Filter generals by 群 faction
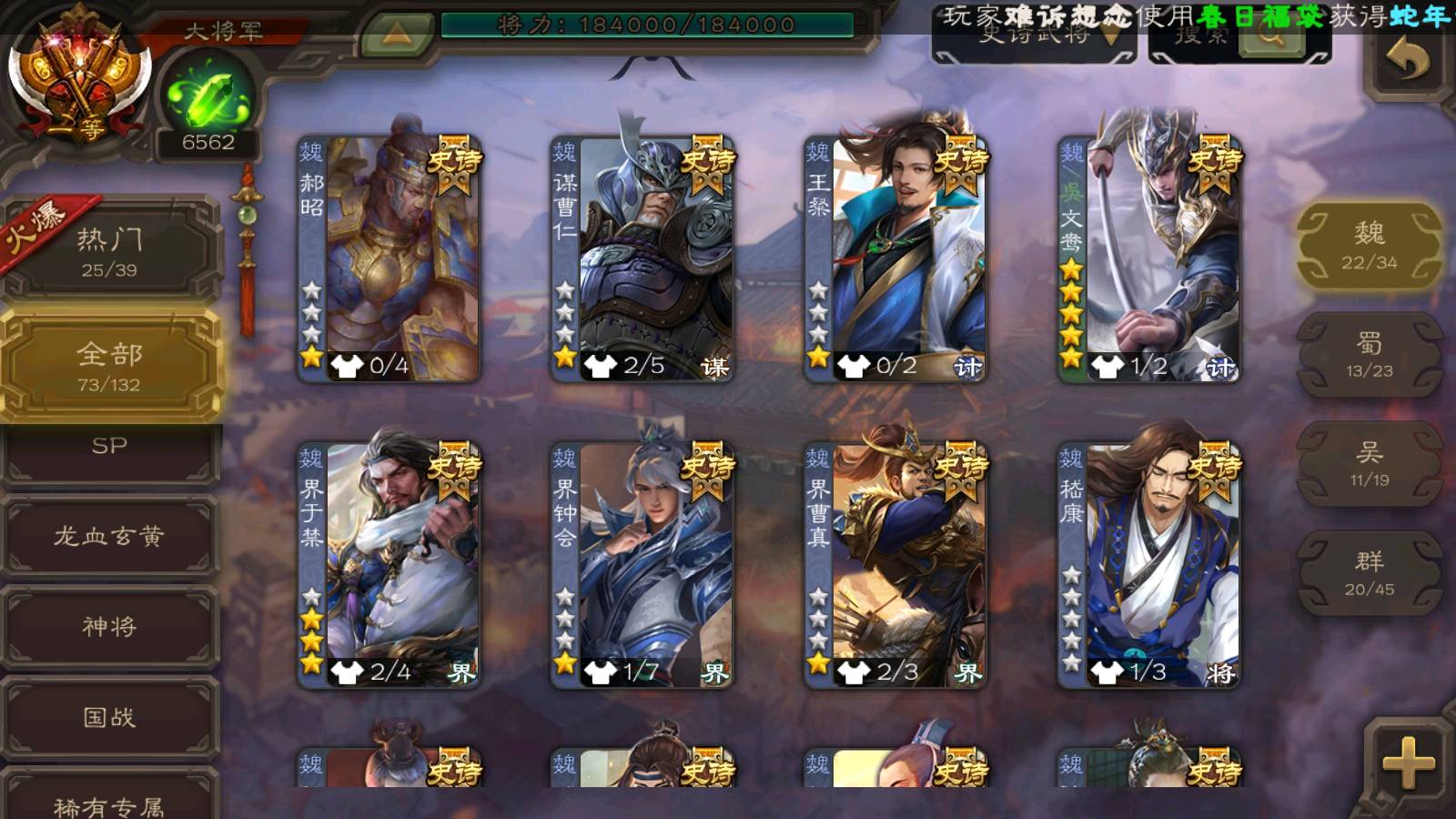Viewport: 1456px width, 819px height. point(1369,573)
